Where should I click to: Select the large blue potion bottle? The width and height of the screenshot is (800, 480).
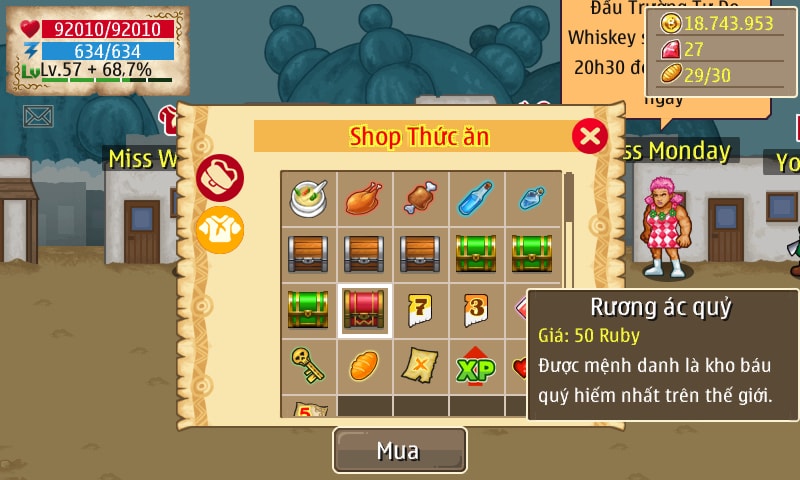click(x=476, y=197)
